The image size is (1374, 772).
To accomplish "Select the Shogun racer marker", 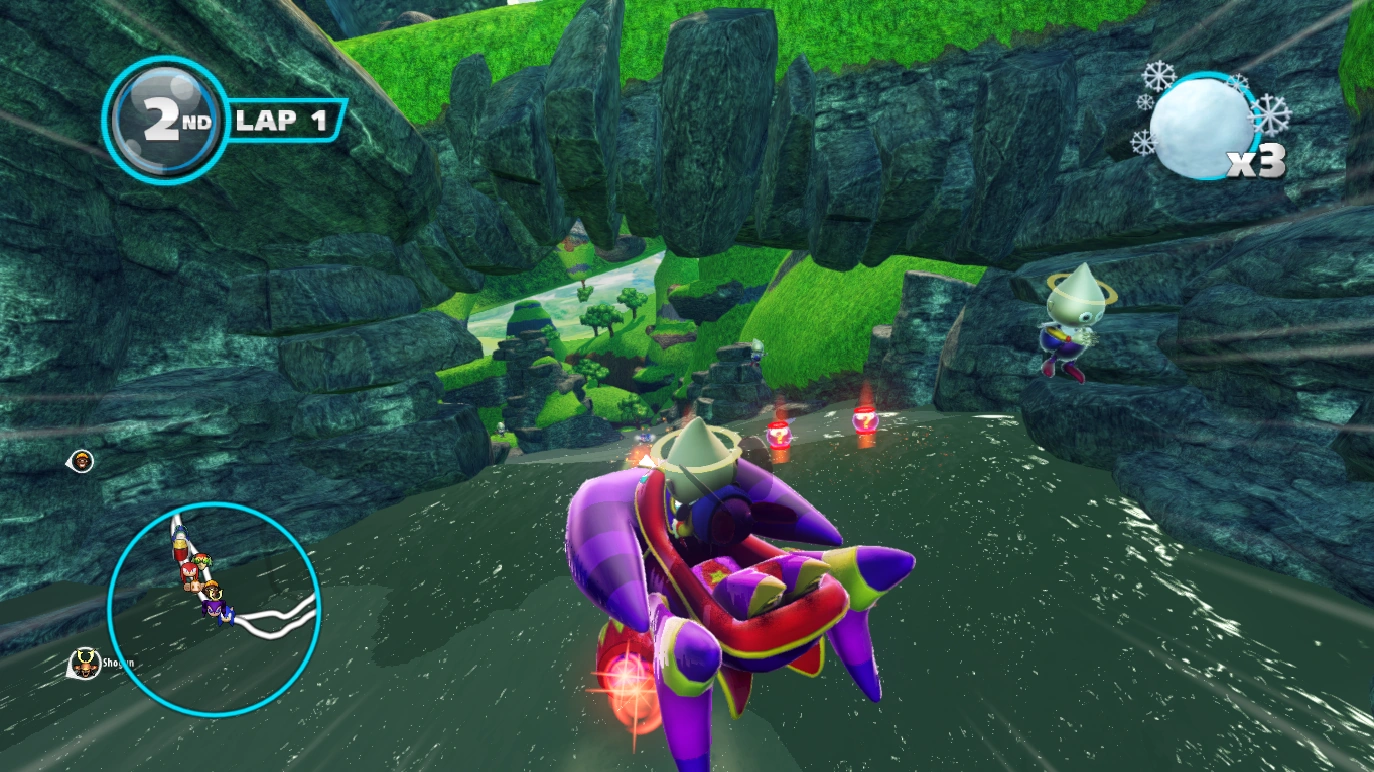I will coord(88,661).
